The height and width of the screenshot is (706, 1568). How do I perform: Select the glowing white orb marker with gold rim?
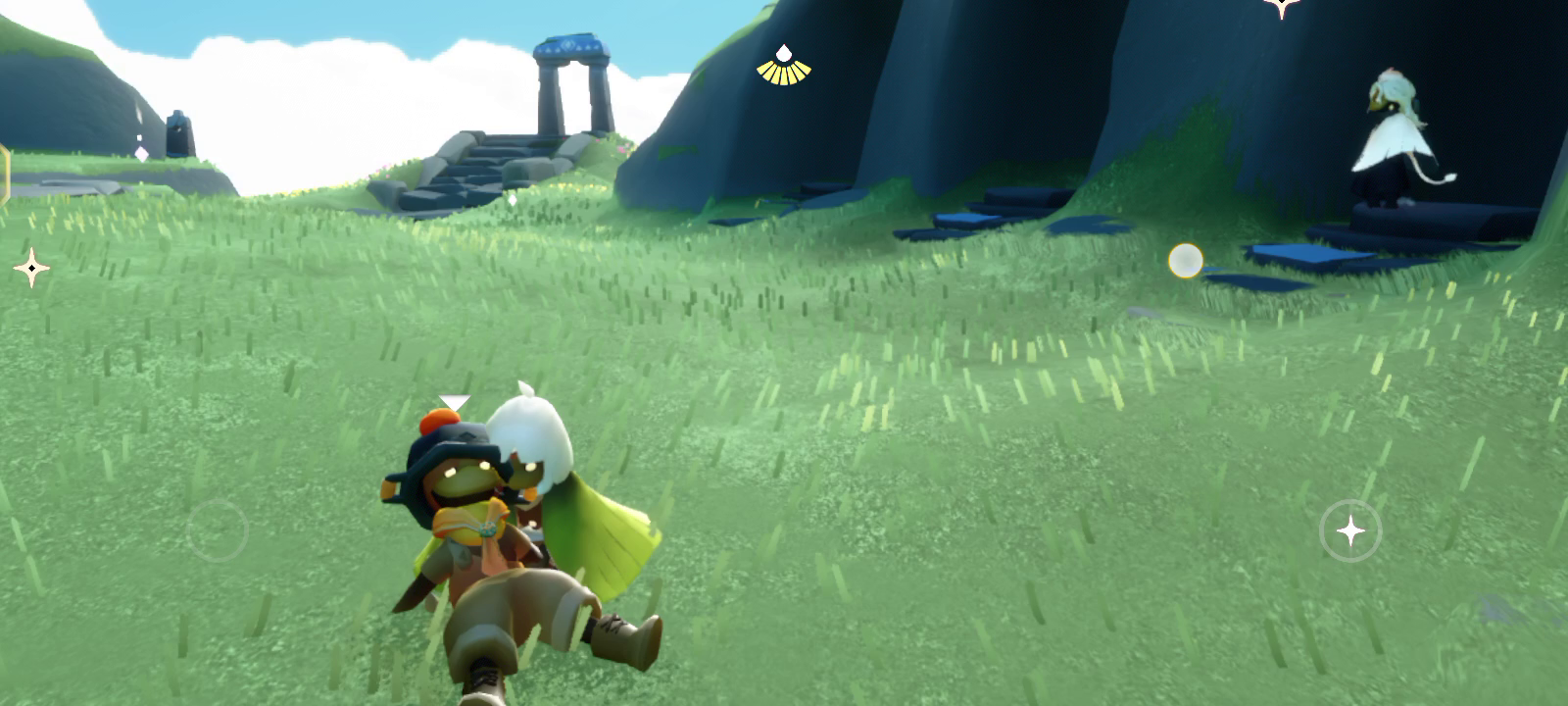(x=1186, y=261)
